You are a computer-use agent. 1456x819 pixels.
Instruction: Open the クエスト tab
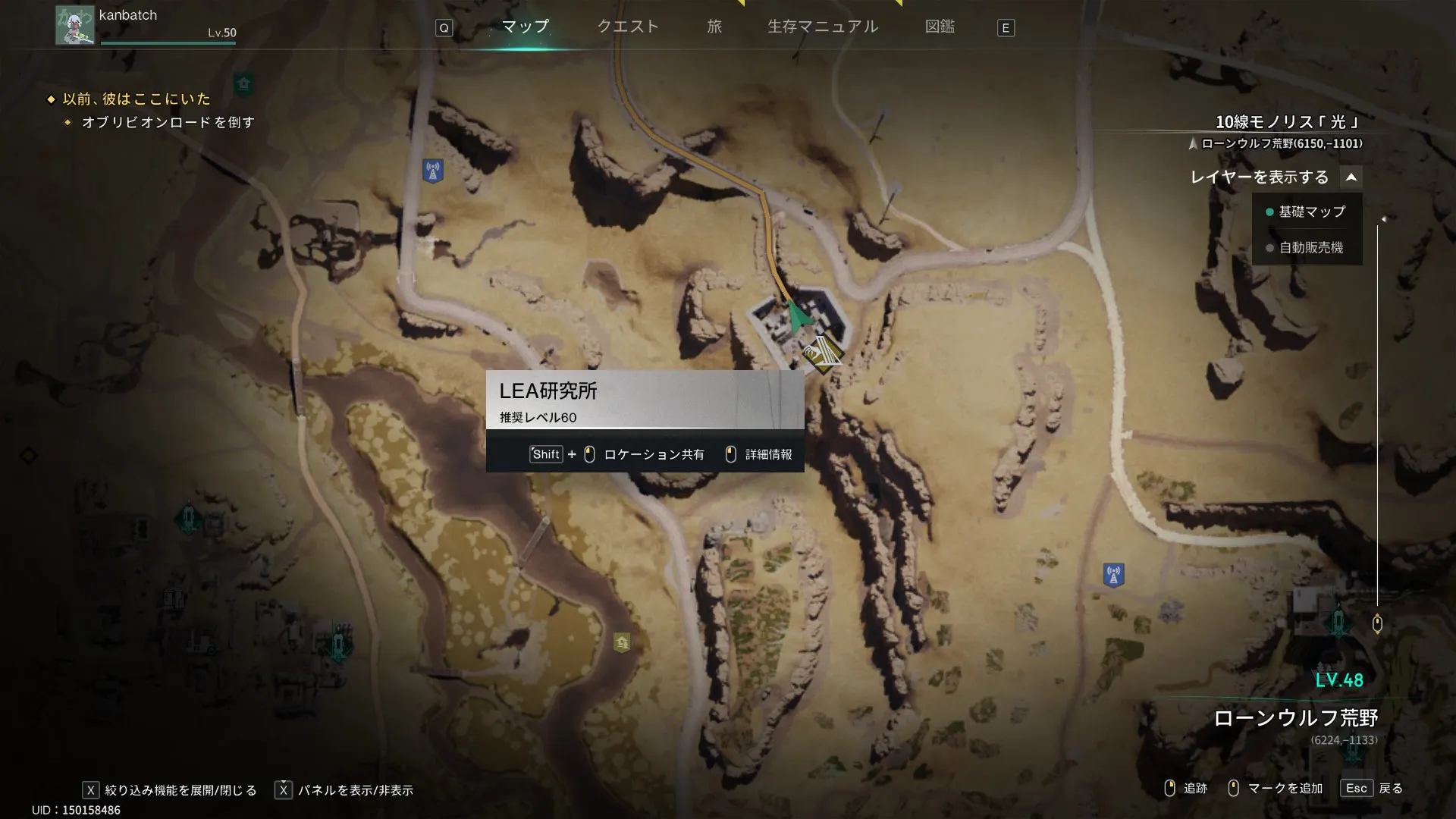(628, 27)
